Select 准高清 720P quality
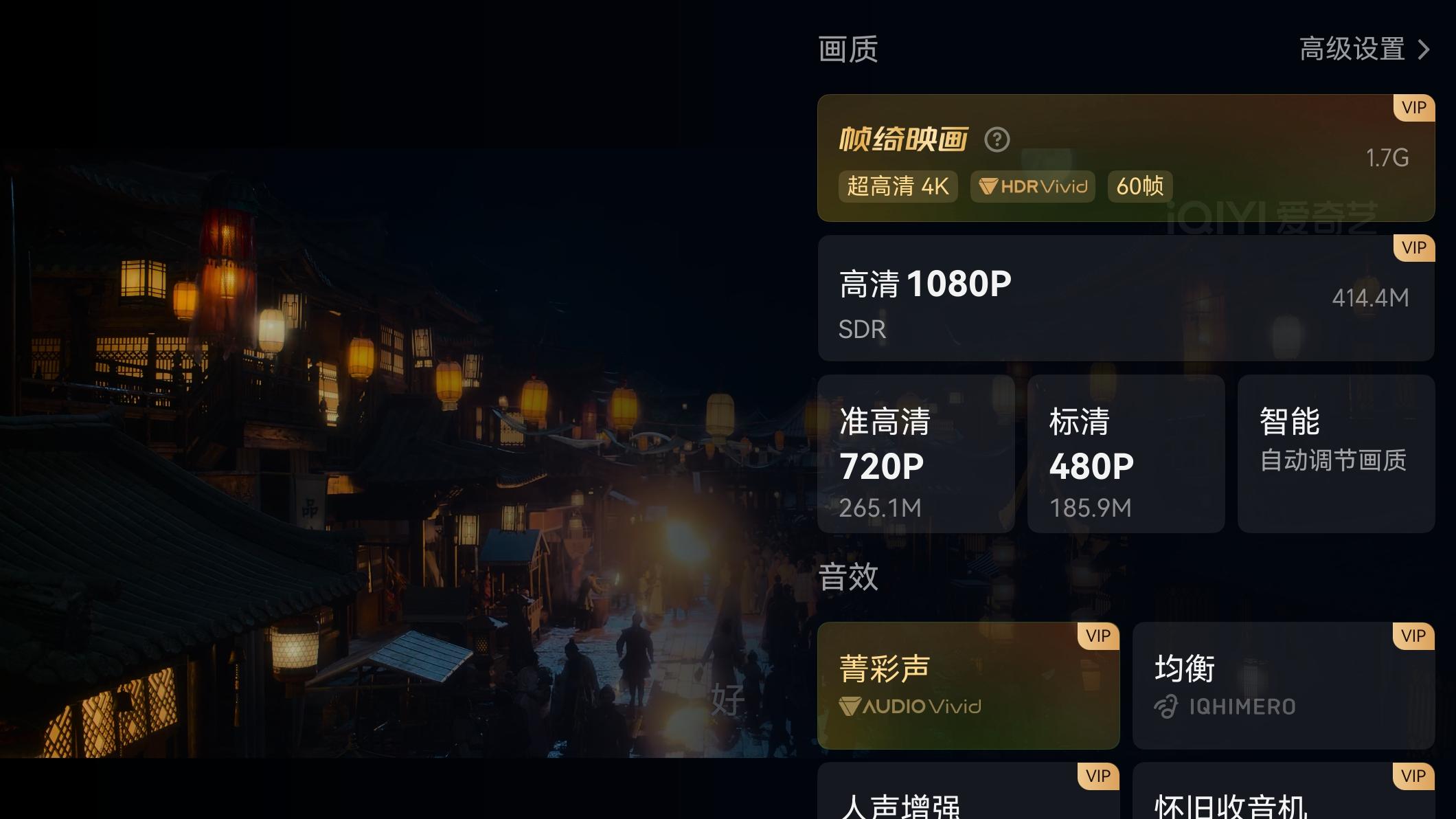This screenshot has width=1456, height=819. point(916,453)
